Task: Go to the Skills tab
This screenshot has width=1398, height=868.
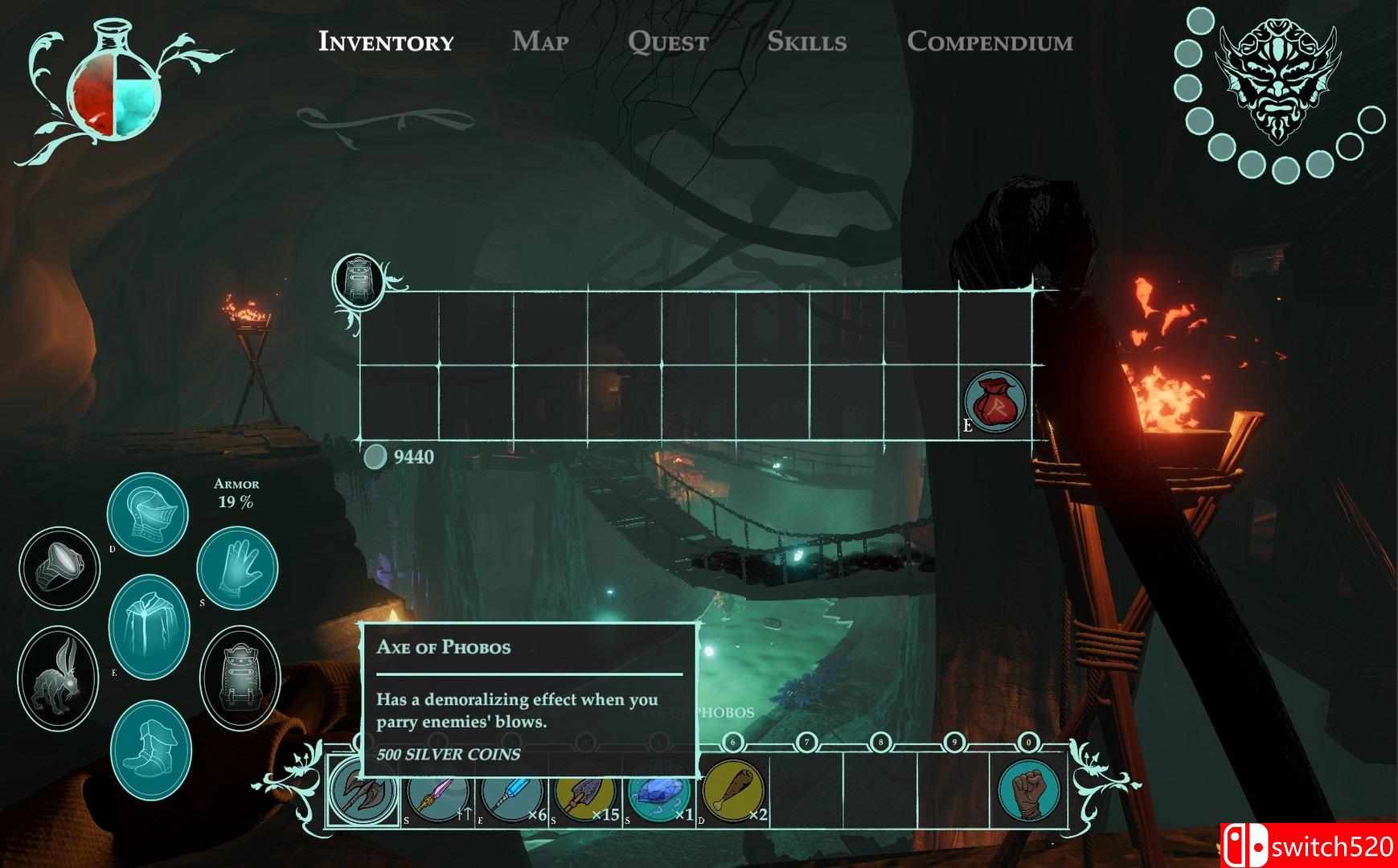Action: click(806, 41)
